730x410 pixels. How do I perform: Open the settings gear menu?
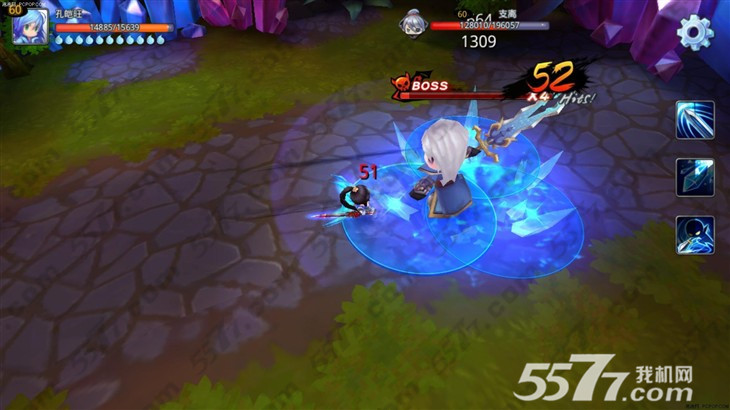[695, 32]
